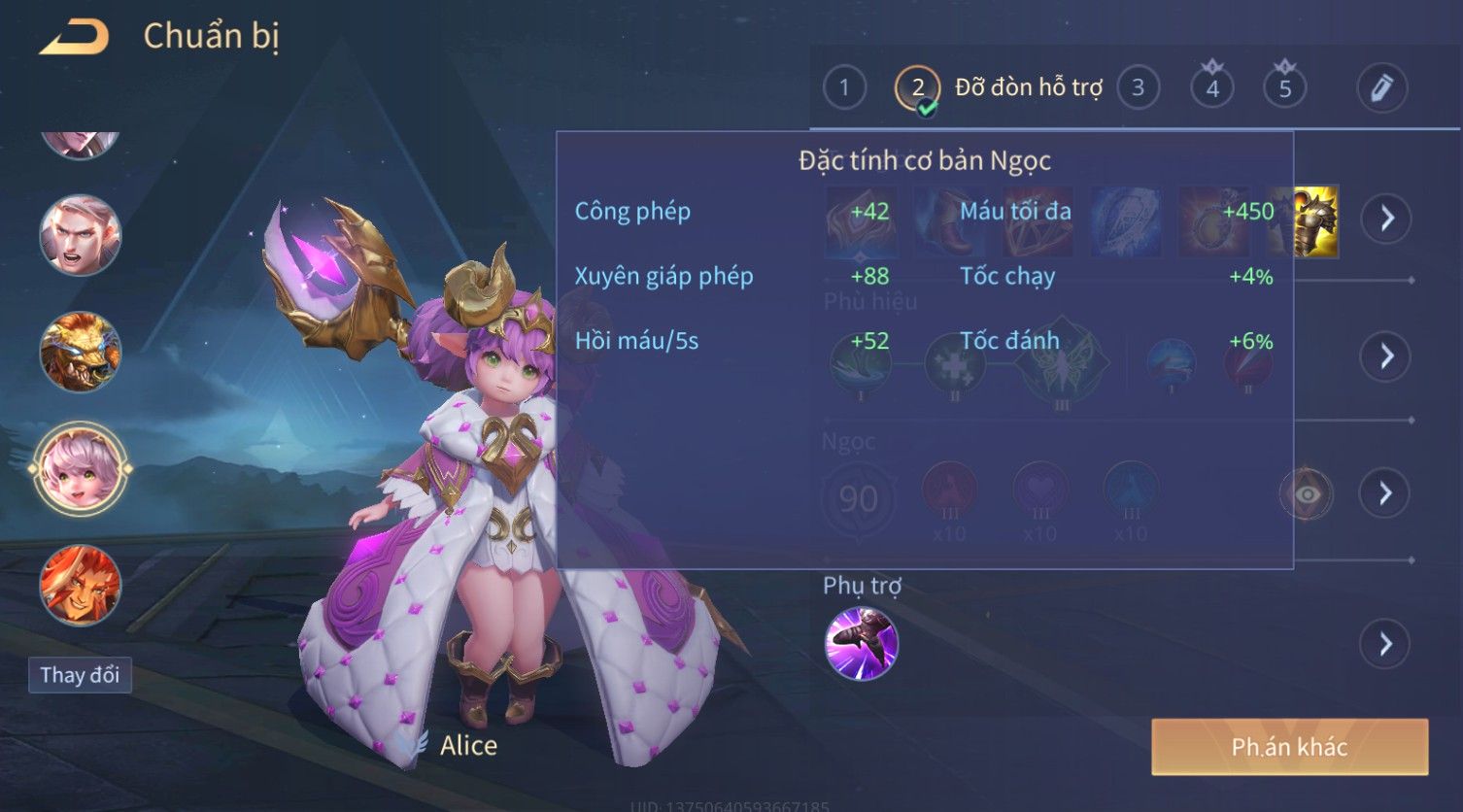
Task: Open the Phụ trợ selection arrow
Action: click(x=1385, y=644)
